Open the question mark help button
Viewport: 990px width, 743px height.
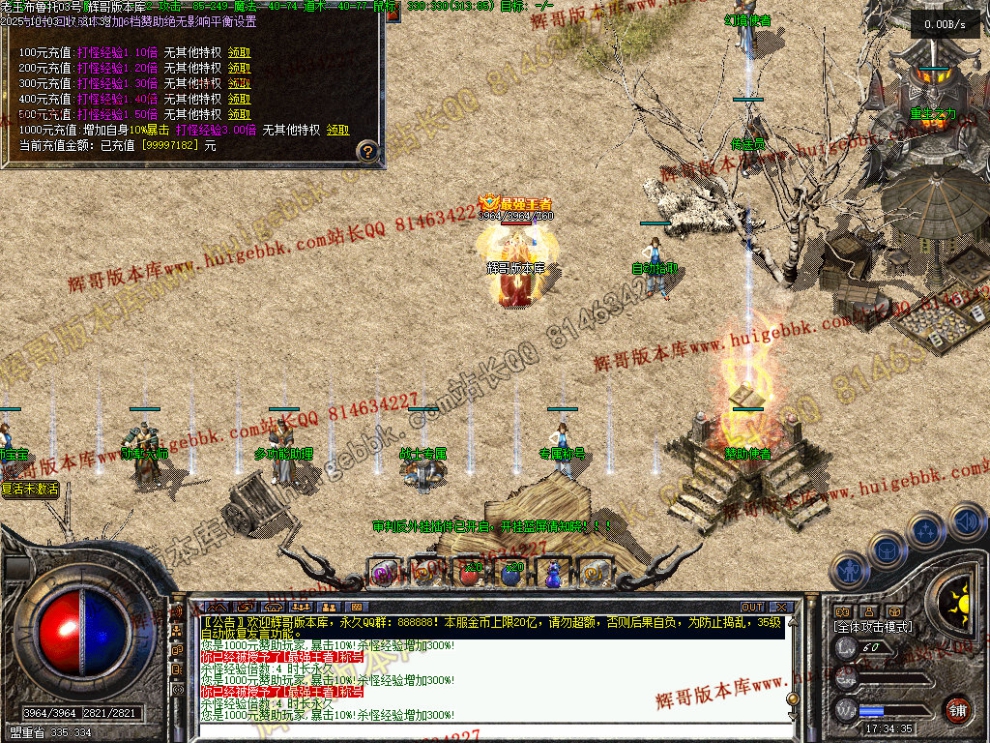368,152
